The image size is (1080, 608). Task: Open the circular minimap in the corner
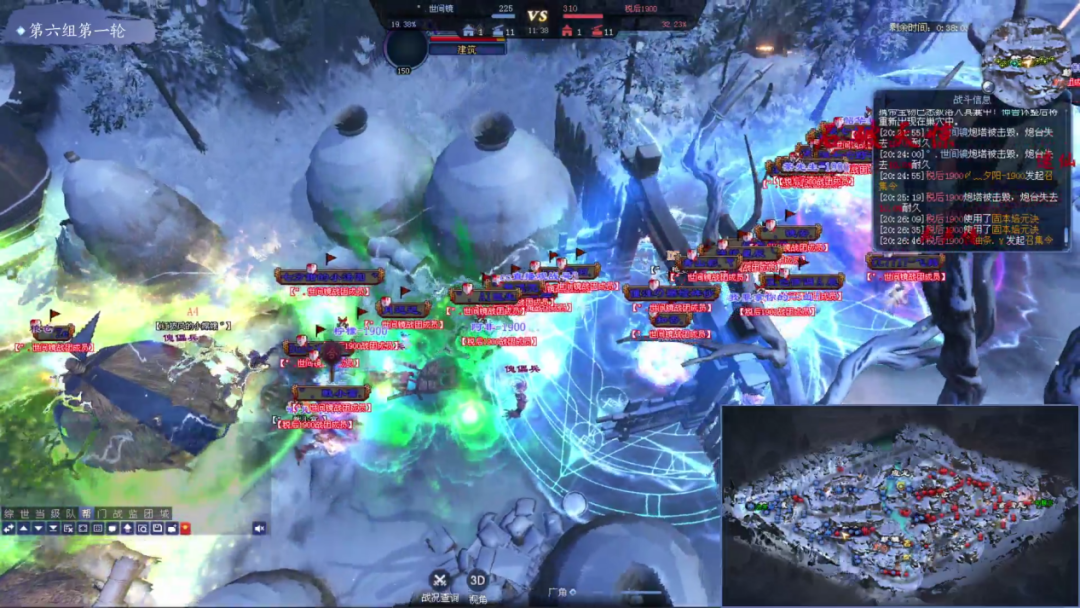[x=1025, y=62]
